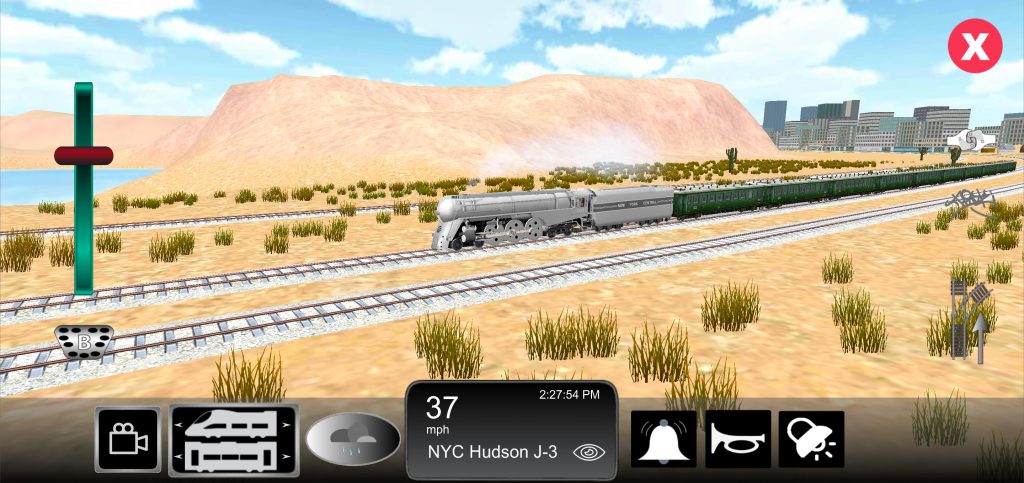Switch camera view with the camera button
The width and height of the screenshot is (1024, 483).
(x=127, y=440)
